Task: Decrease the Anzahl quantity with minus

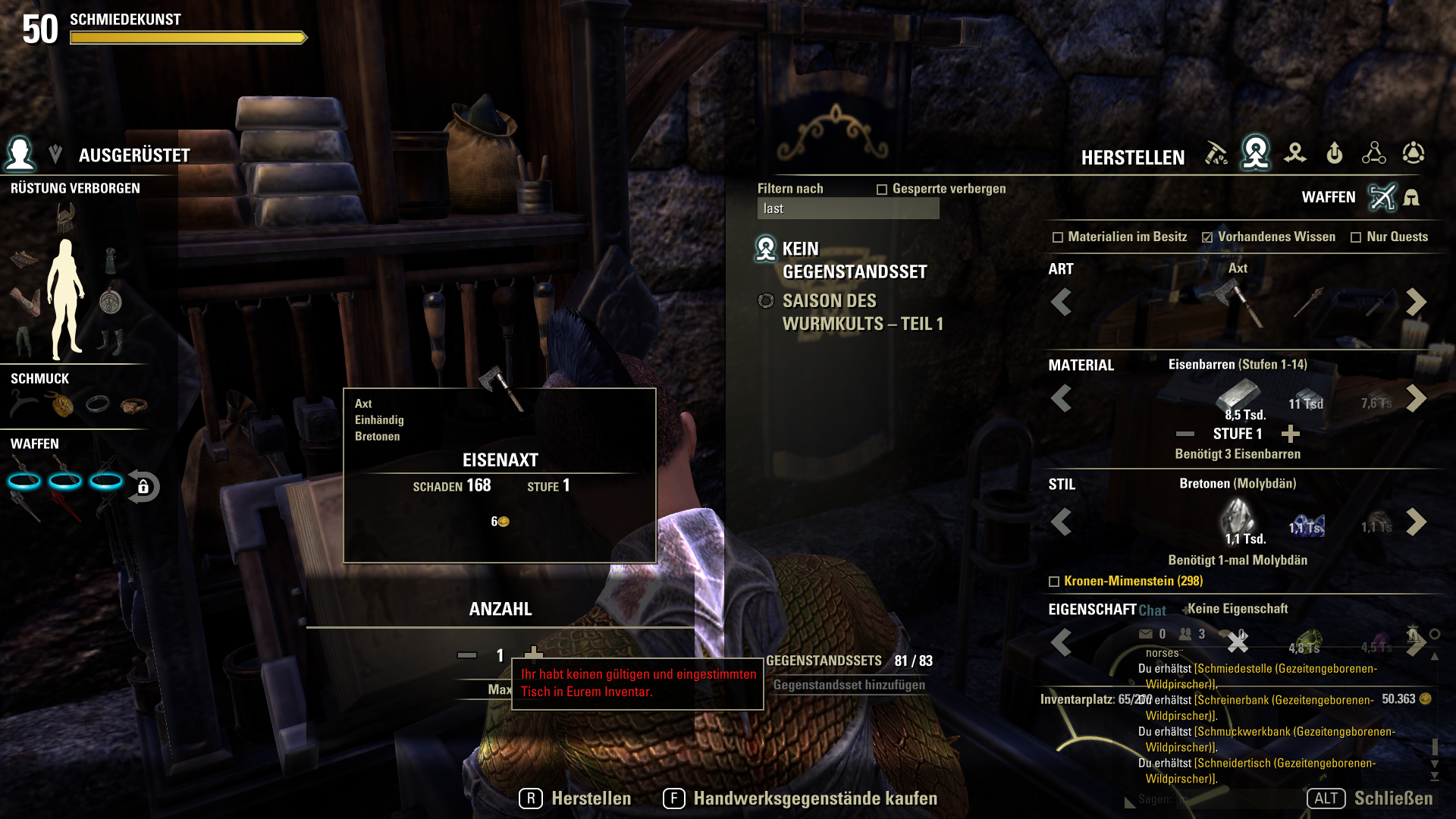Action: tap(467, 655)
